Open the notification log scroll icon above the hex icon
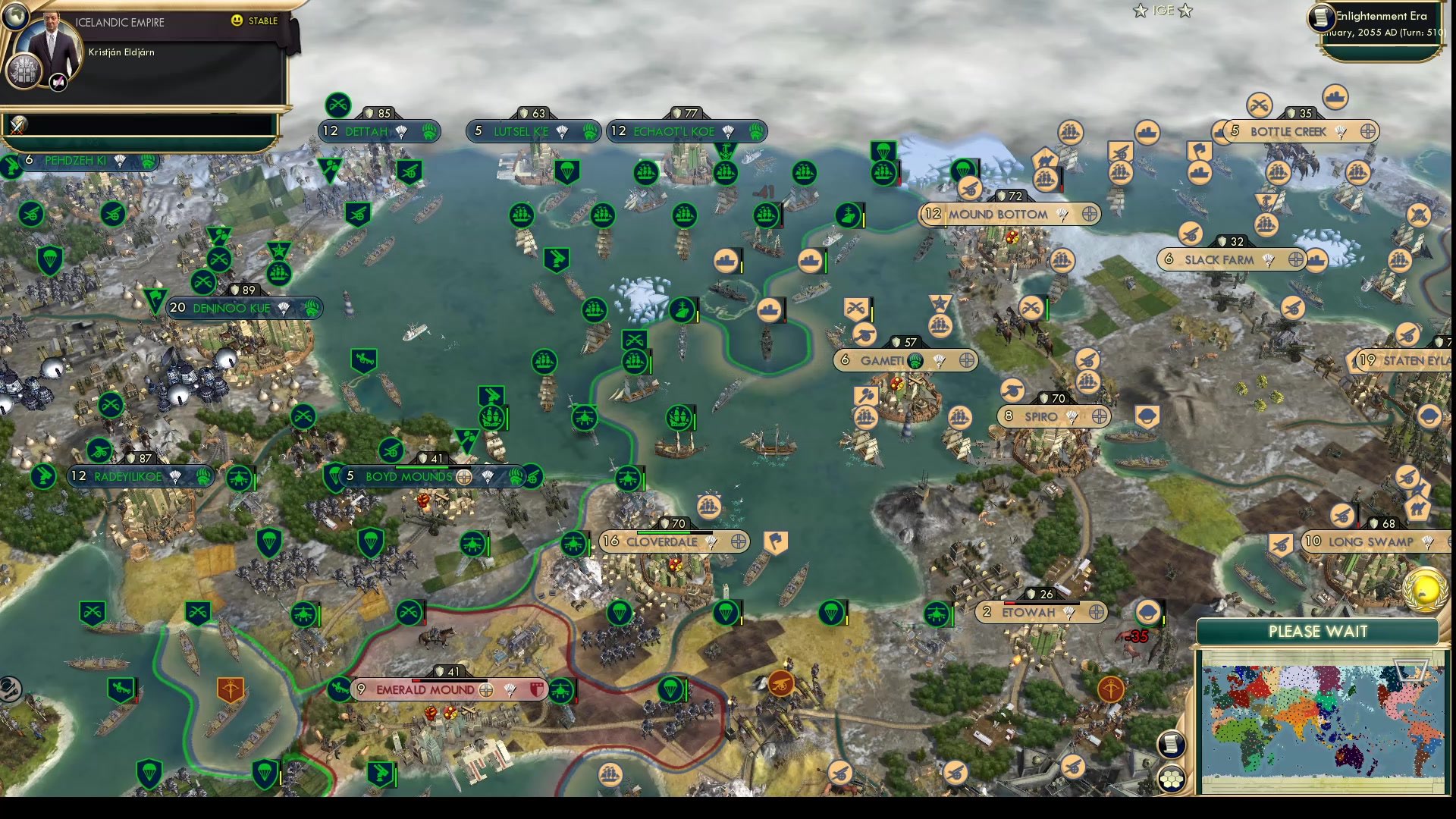Viewport: 1456px width, 819px height. click(x=1172, y=745)
